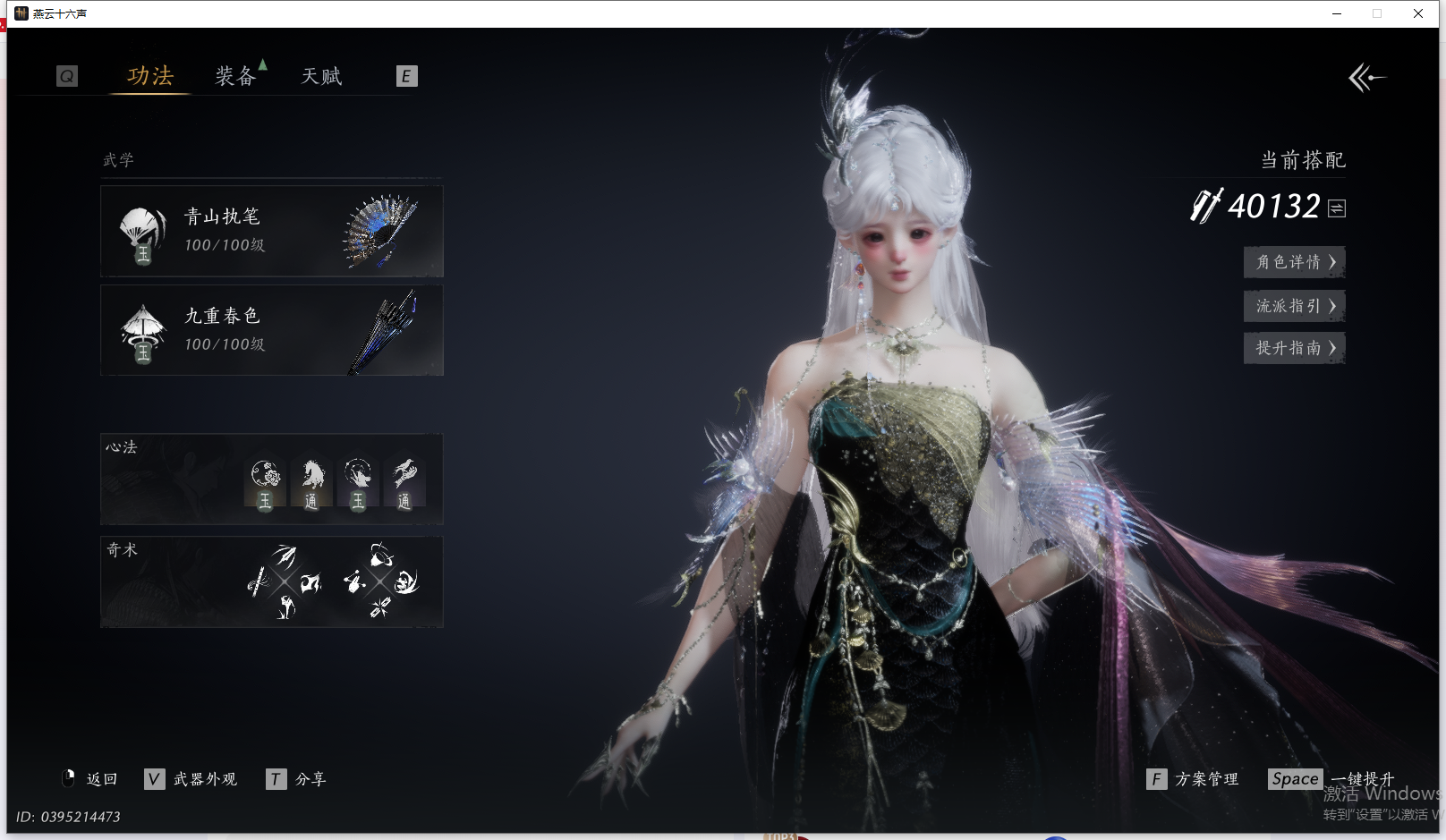This screenshot has height=840, width=1446.
Task: Activate 一键提升 one-click upgrade
Action: [x=1331, y=779]
